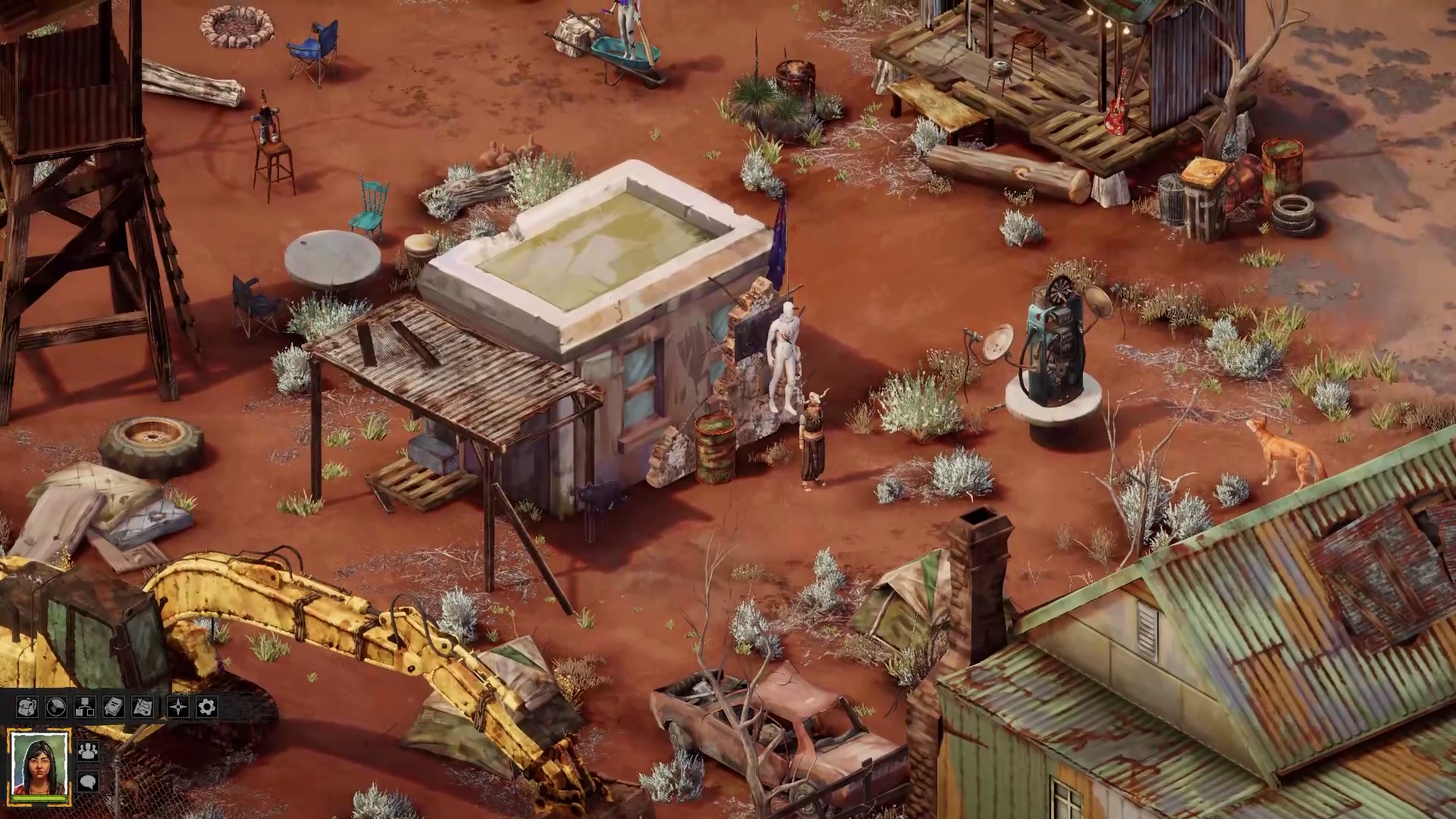Click the three-person party group icon
The height and width of the screenshot is (819, 1456).
(88, 752)
